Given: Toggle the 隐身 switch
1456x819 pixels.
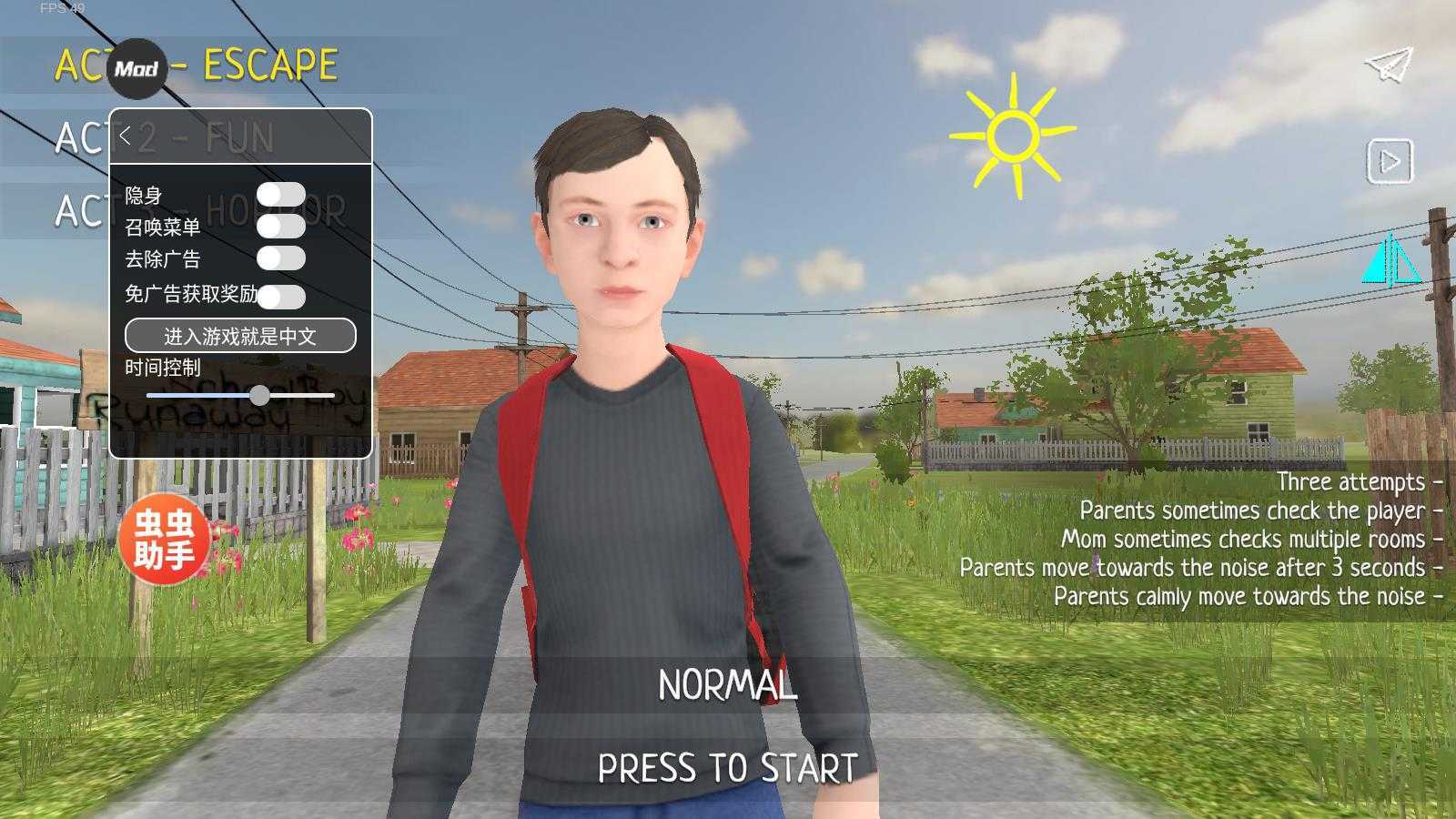Looking at the screenshot, I should pos(280,195).
